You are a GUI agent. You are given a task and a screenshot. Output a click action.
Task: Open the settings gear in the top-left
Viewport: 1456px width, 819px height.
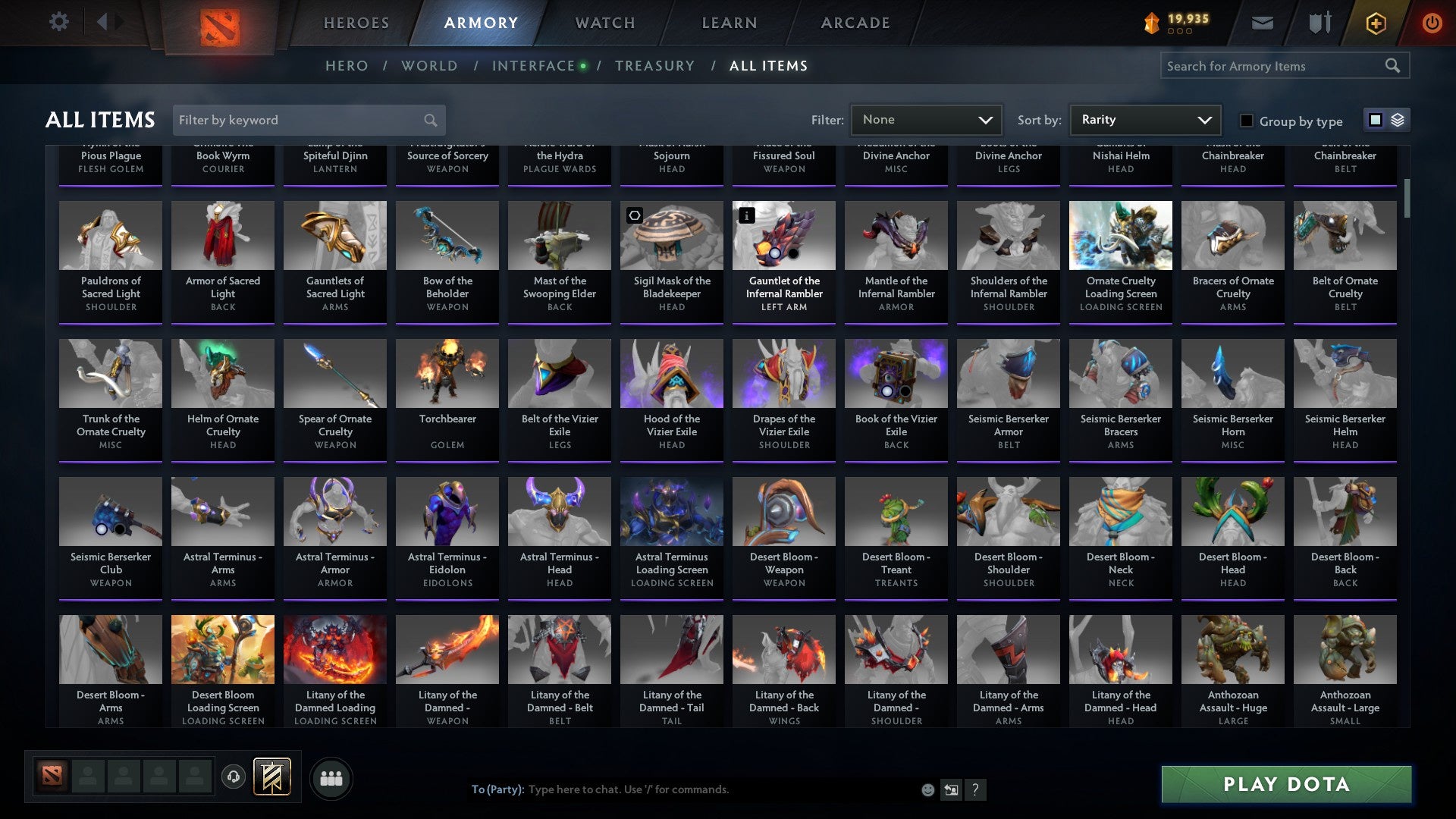[58, 21]
